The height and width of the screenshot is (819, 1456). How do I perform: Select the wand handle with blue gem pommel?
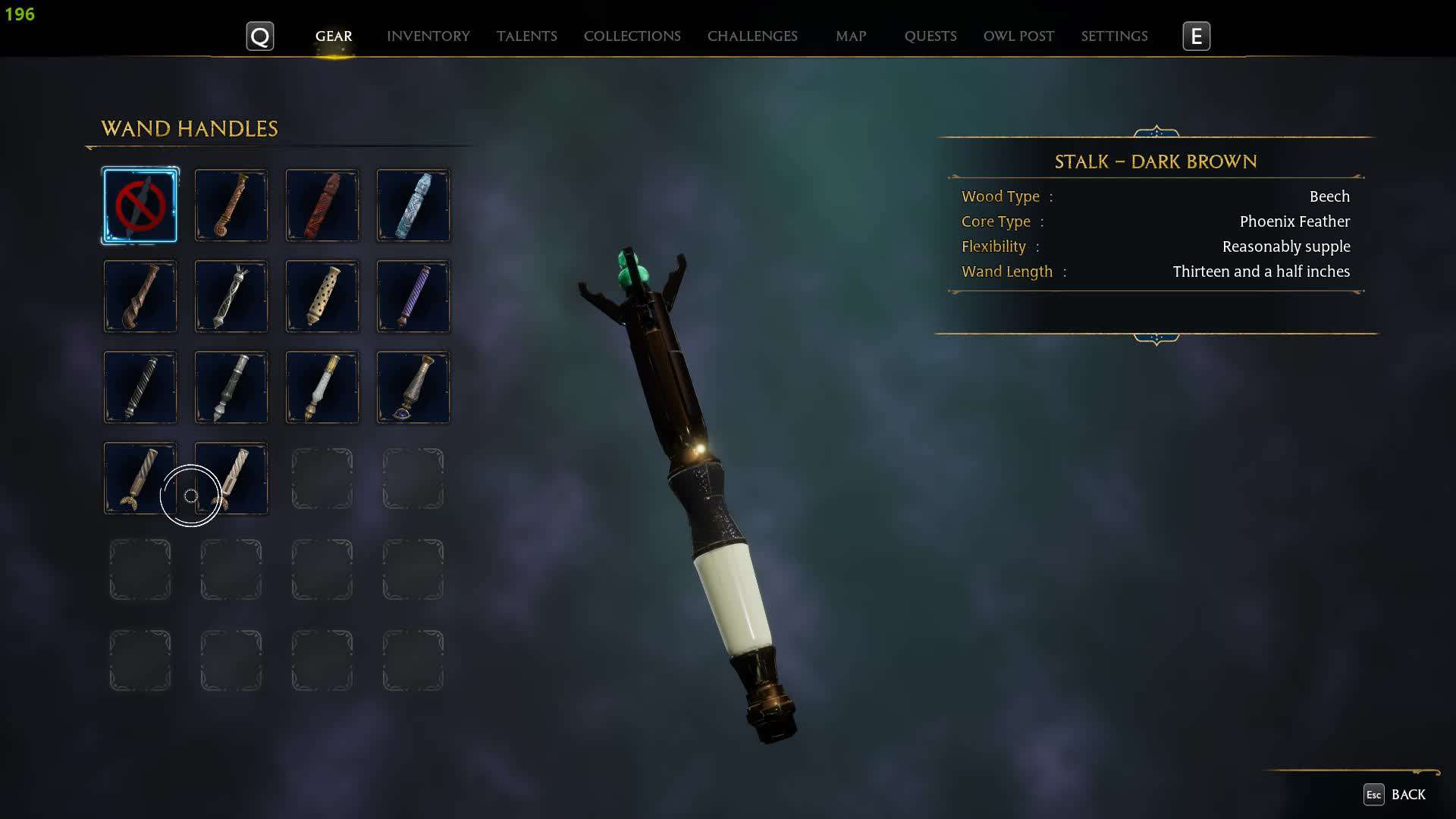(x=413, y=388)
